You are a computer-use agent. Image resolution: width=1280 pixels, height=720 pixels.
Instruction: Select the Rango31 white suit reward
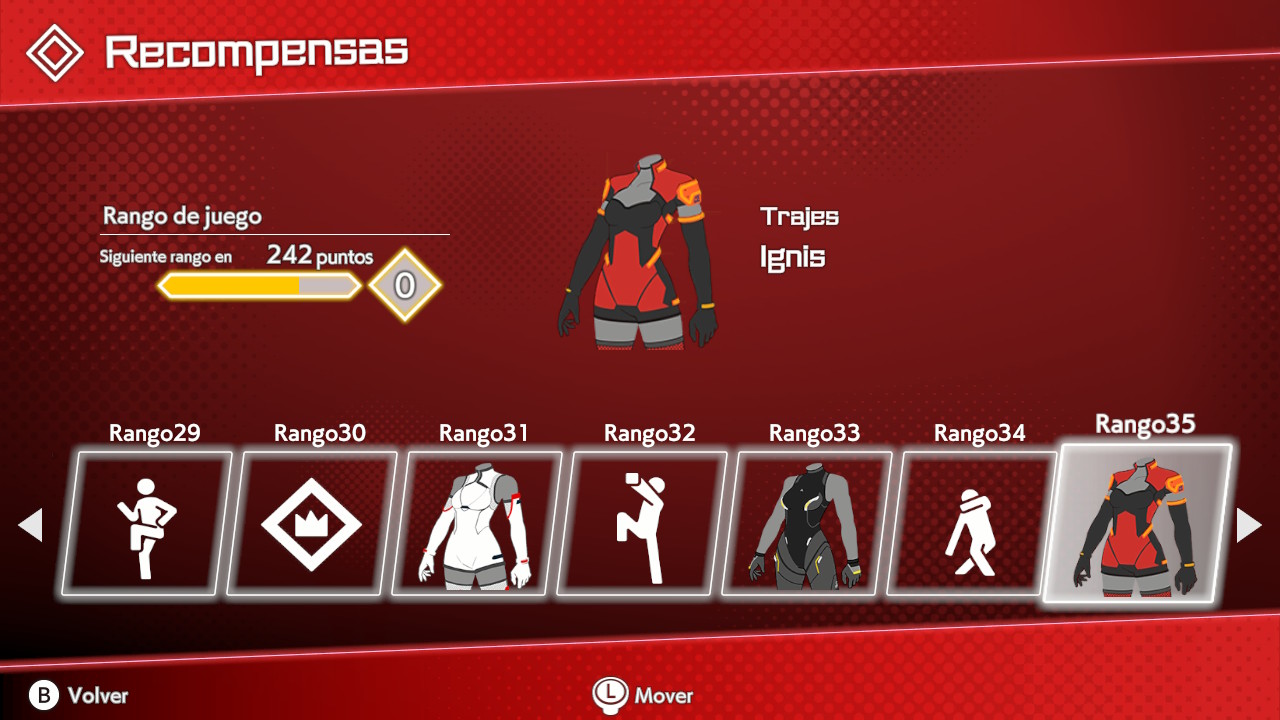coord(477,524)
